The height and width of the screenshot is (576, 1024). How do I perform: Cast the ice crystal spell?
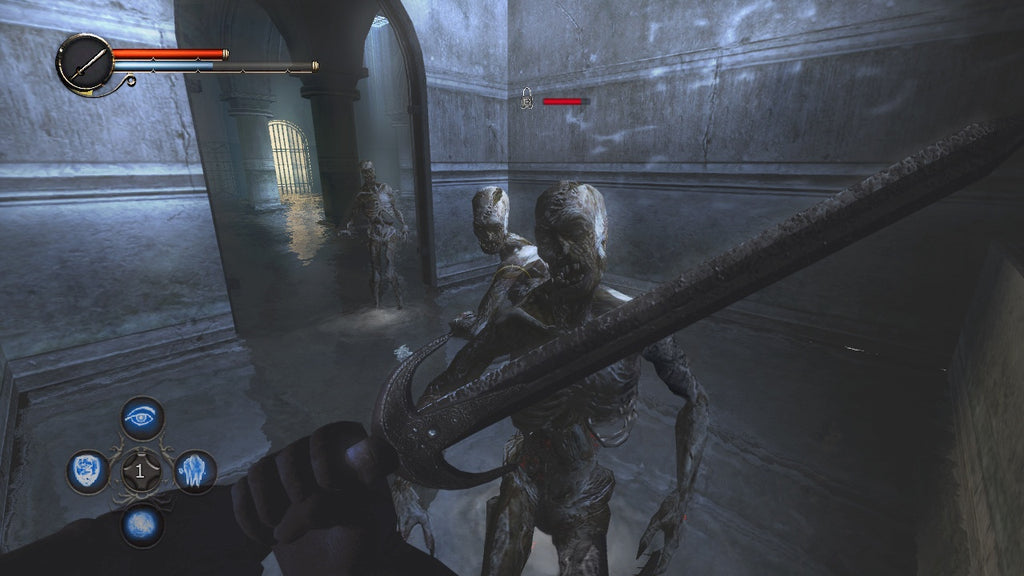(x=195, y=470)
